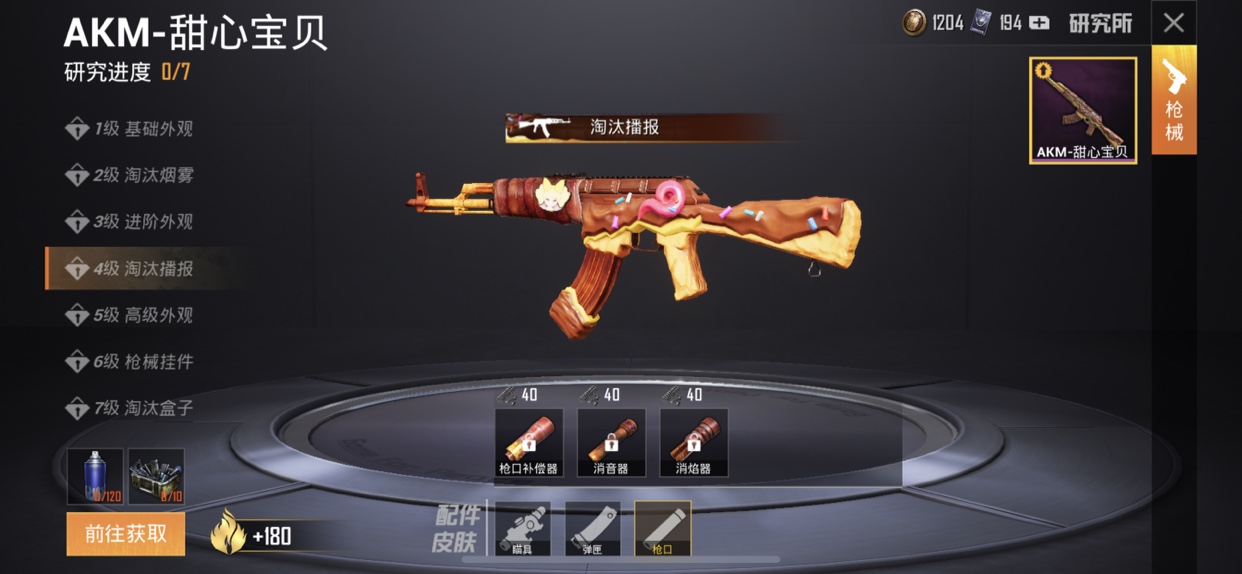This screenshot has width=1242, height=574.
Task: Click the 前往获取 button
Action: tap(126, 534)
